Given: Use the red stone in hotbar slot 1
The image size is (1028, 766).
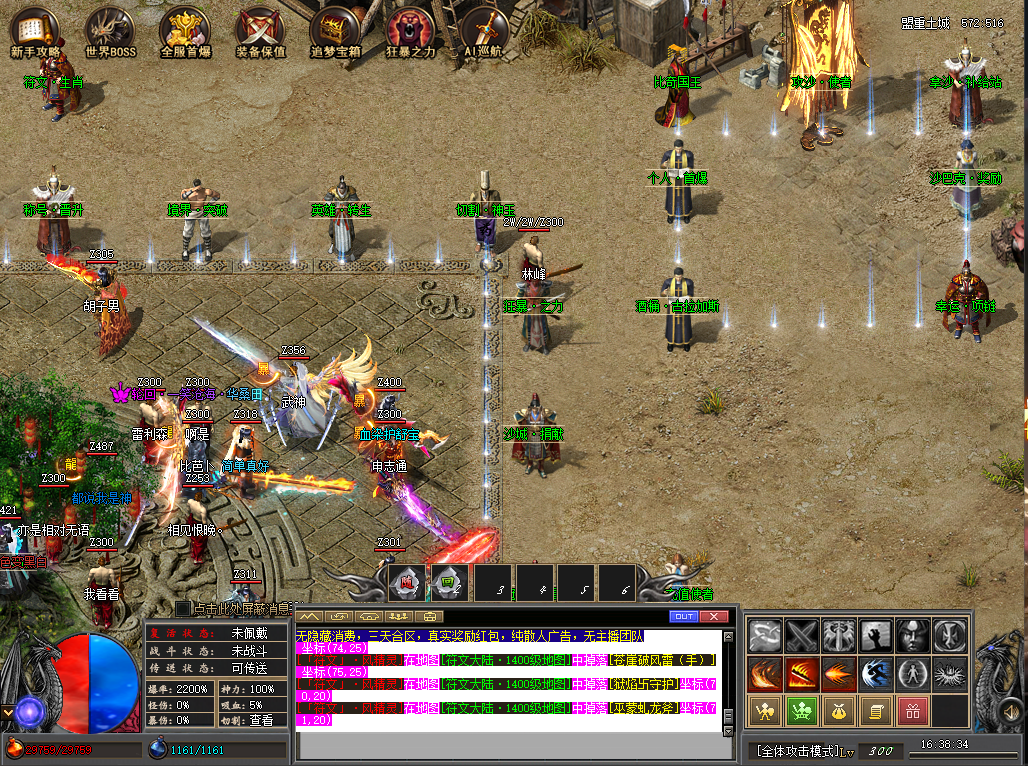Looking at the screenshot, I should (407, 582).
